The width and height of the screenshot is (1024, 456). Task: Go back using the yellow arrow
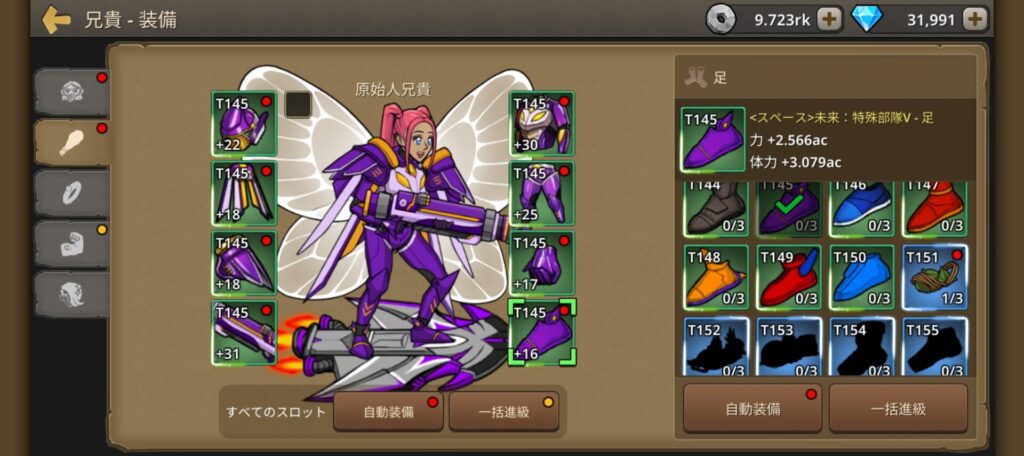coord(56,19)
